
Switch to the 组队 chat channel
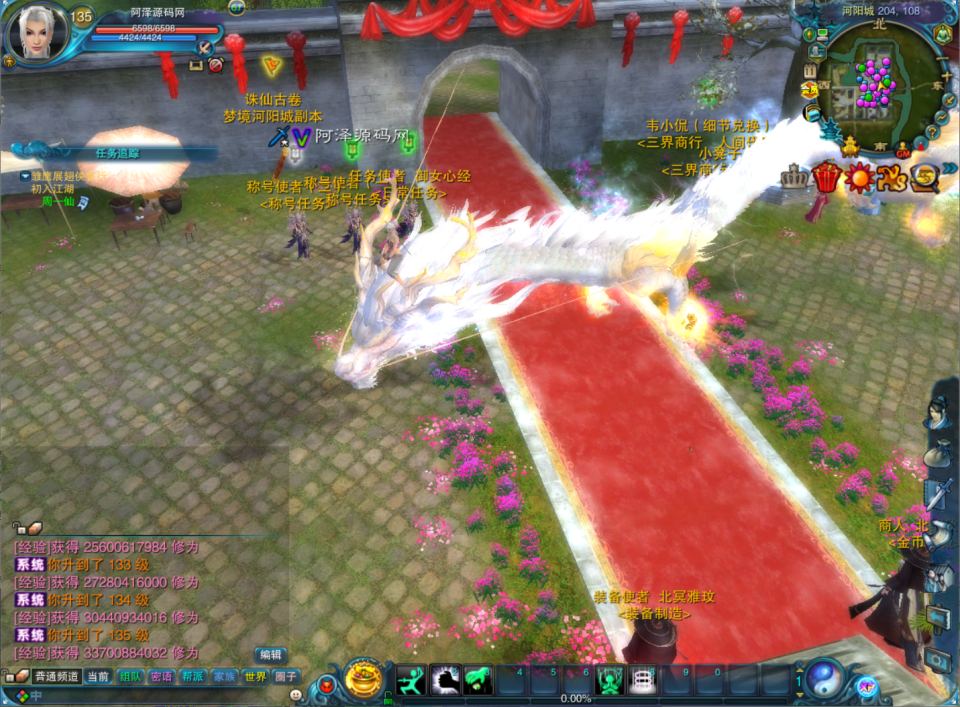click(130, 677)
